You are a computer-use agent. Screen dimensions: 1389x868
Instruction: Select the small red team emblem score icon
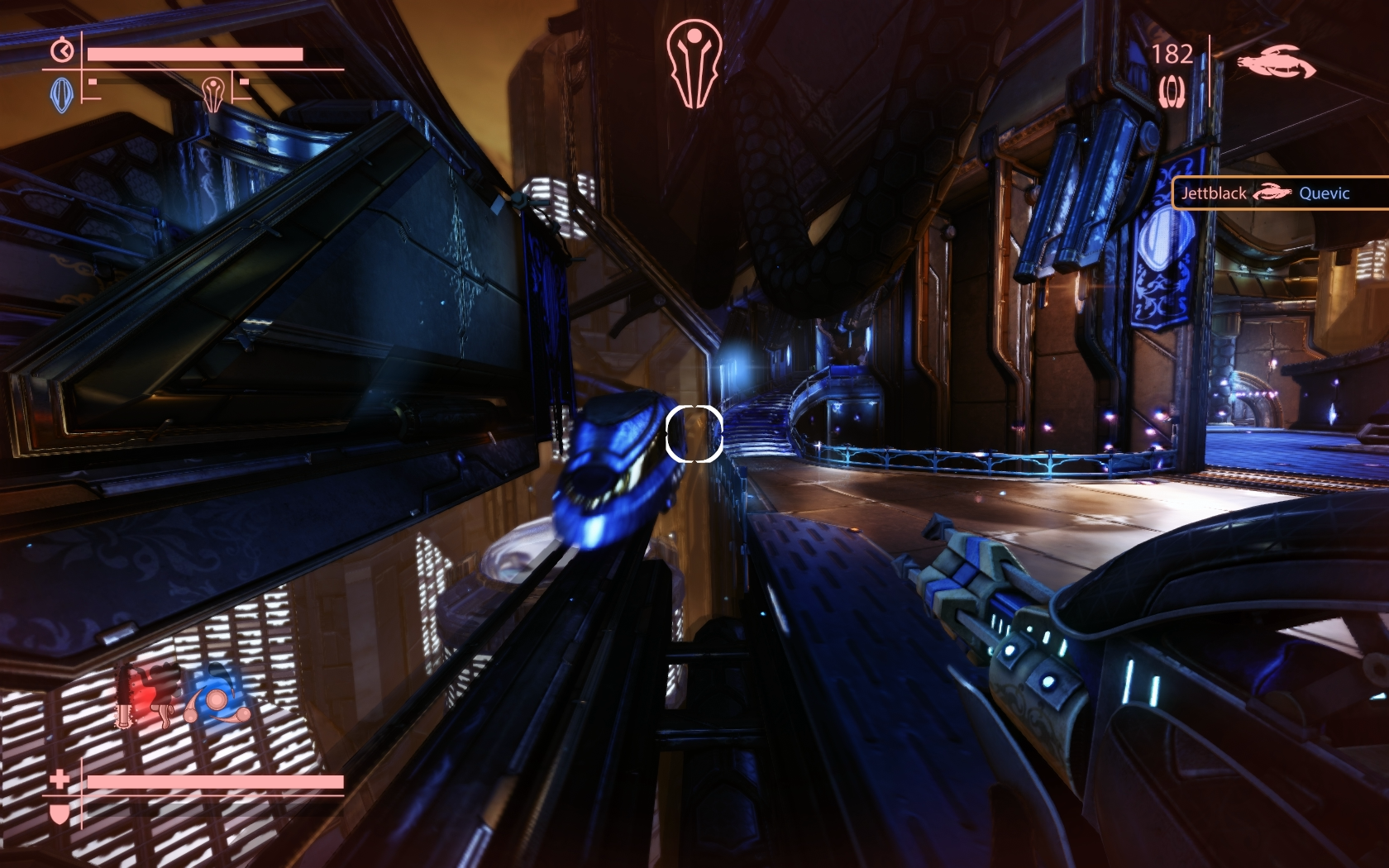(x=213, y=93)
